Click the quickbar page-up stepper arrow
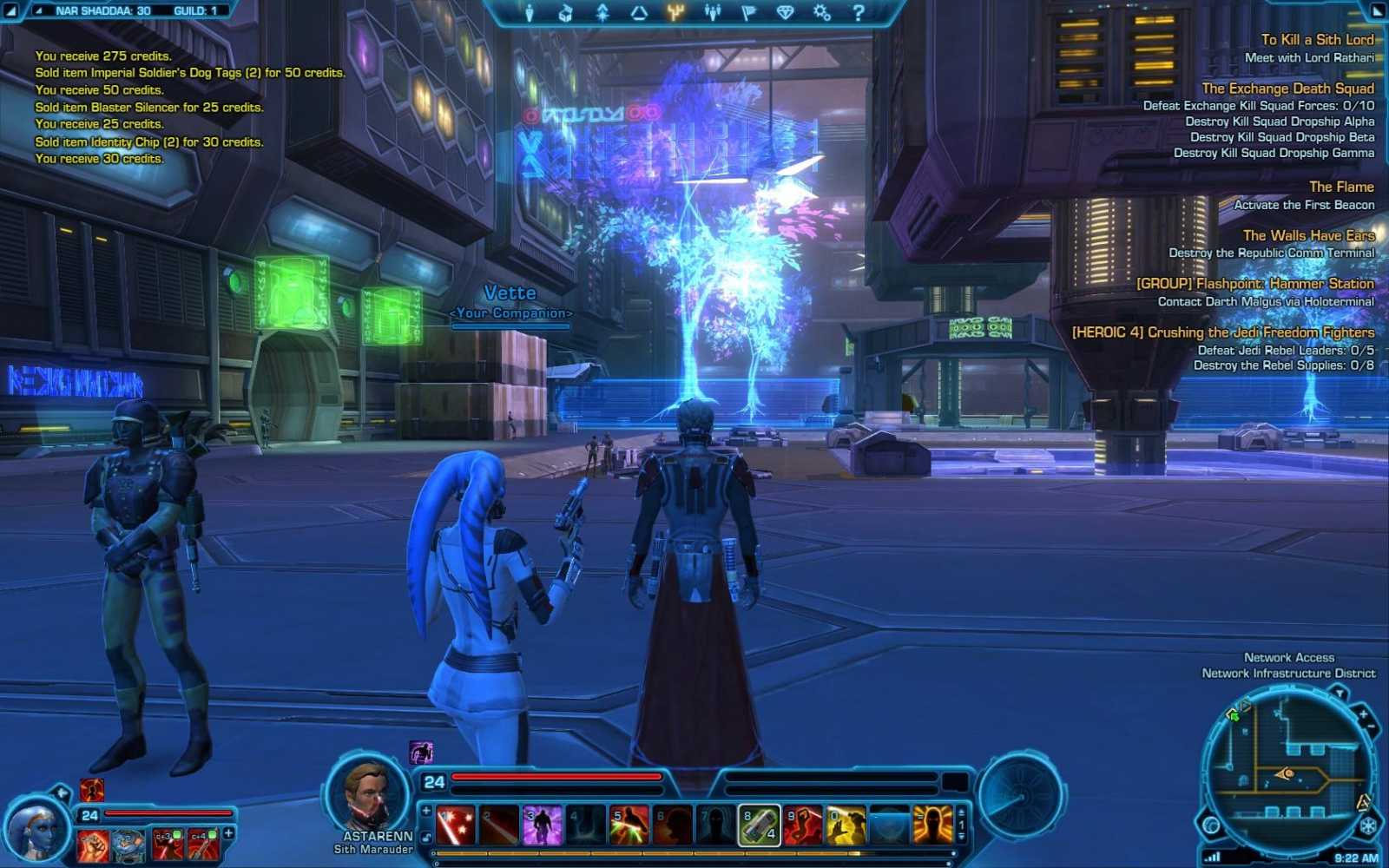 [x=961, y=812]
